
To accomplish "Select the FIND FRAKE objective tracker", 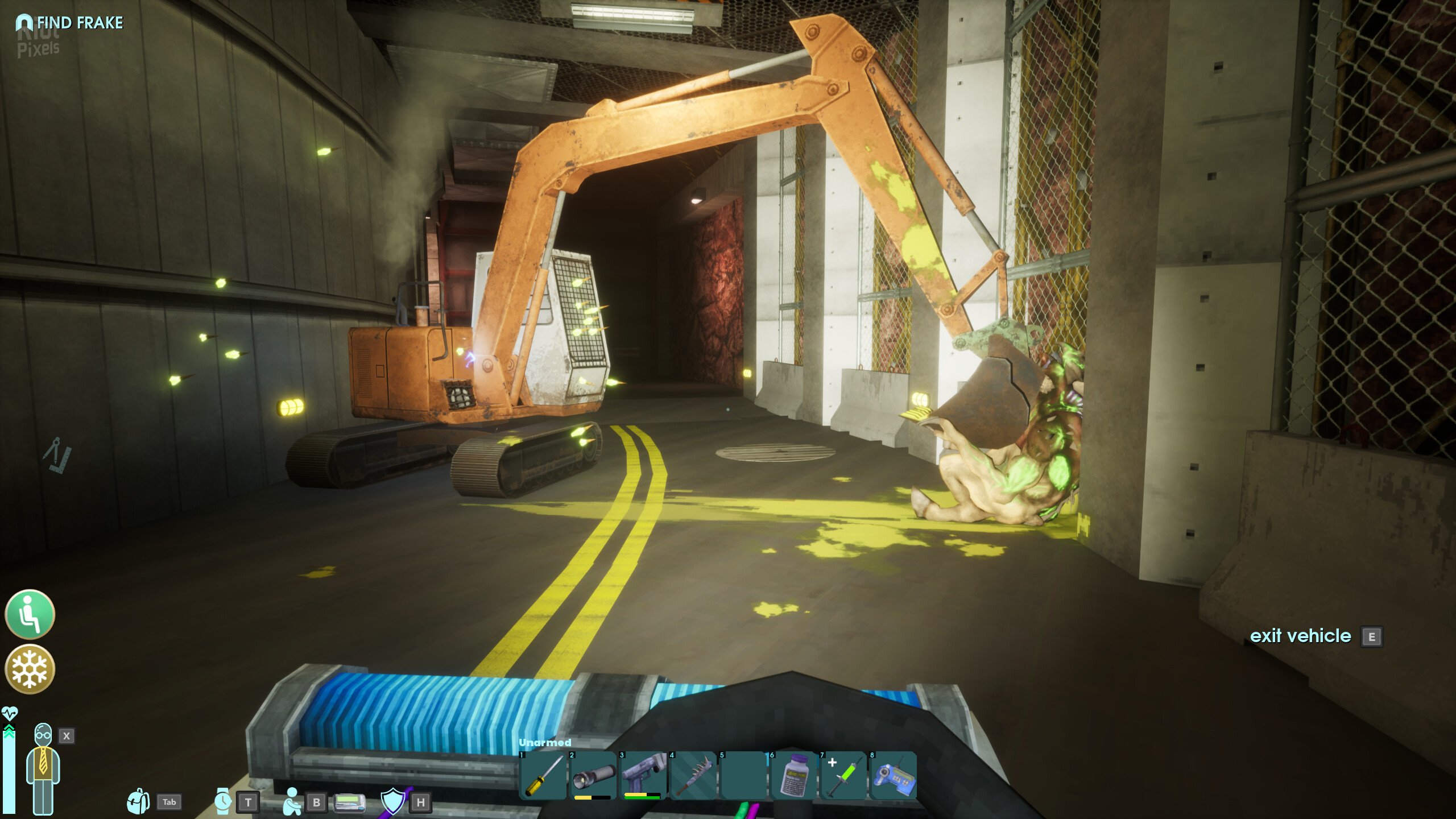I will (69, 23).
